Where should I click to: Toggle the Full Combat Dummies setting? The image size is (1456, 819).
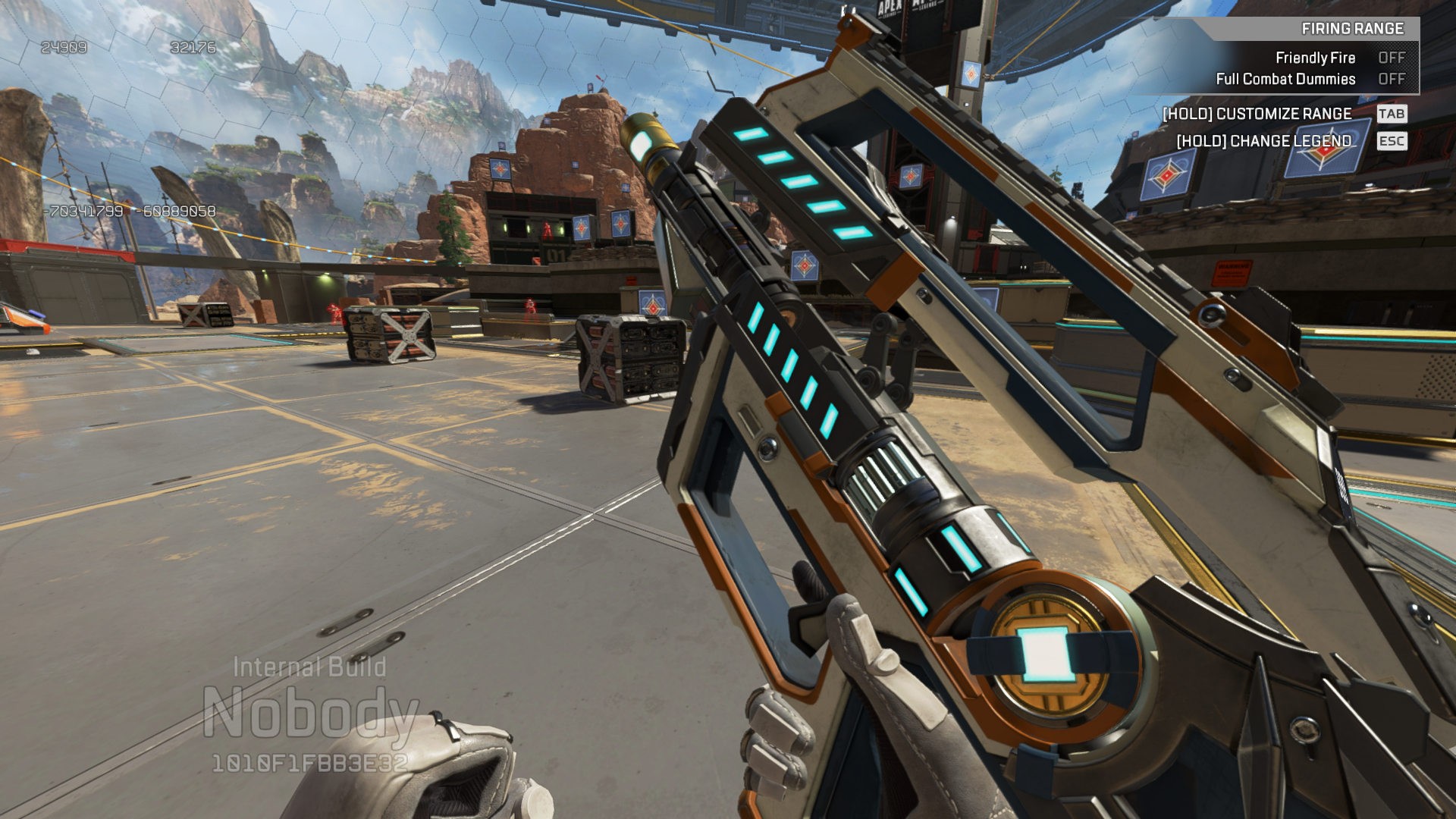1391,79
